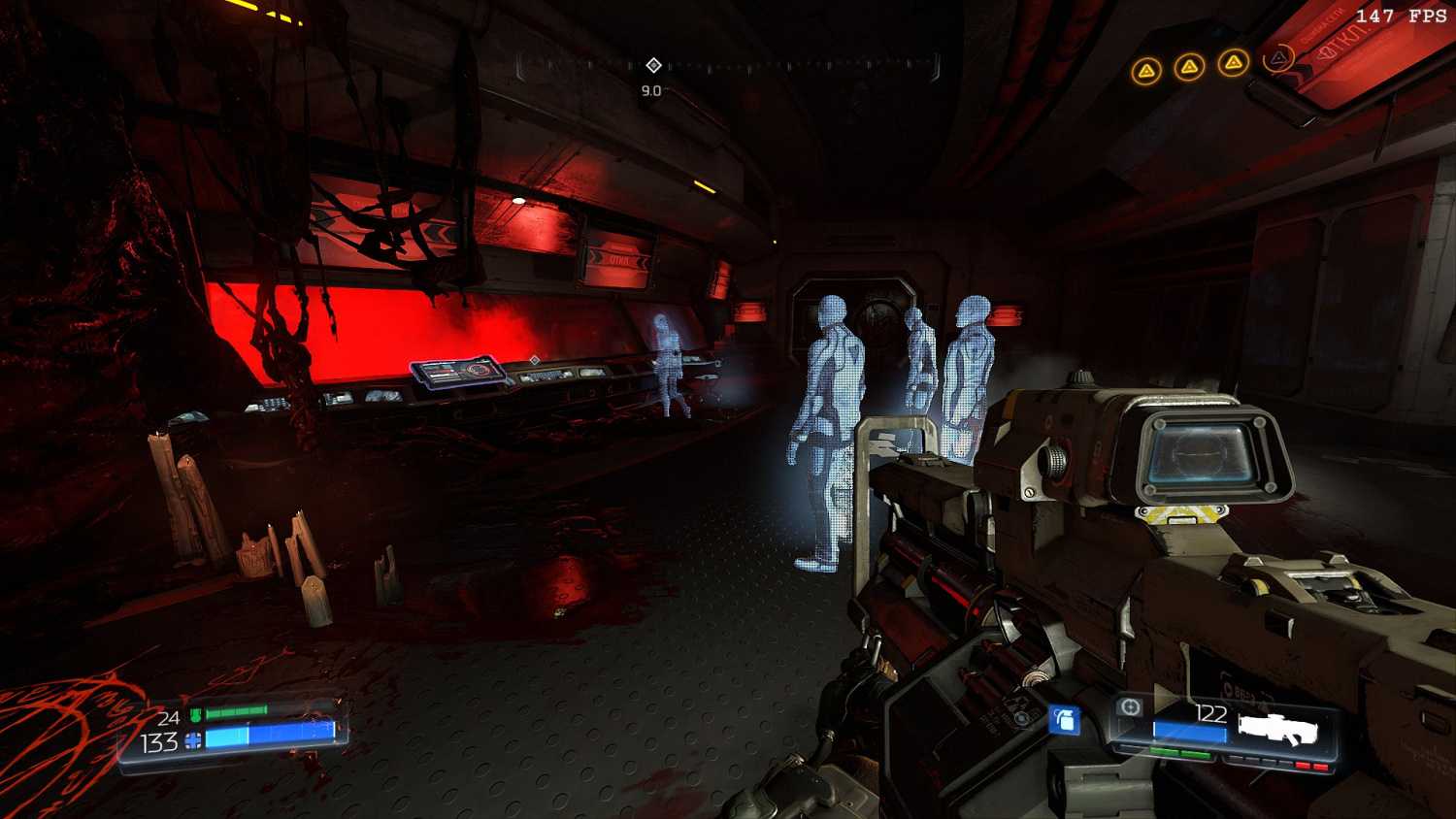The width and height of the screenshot is (1456, 819).
Task: Activate the circular weapon mod icon
Action: coord(1130,707)
